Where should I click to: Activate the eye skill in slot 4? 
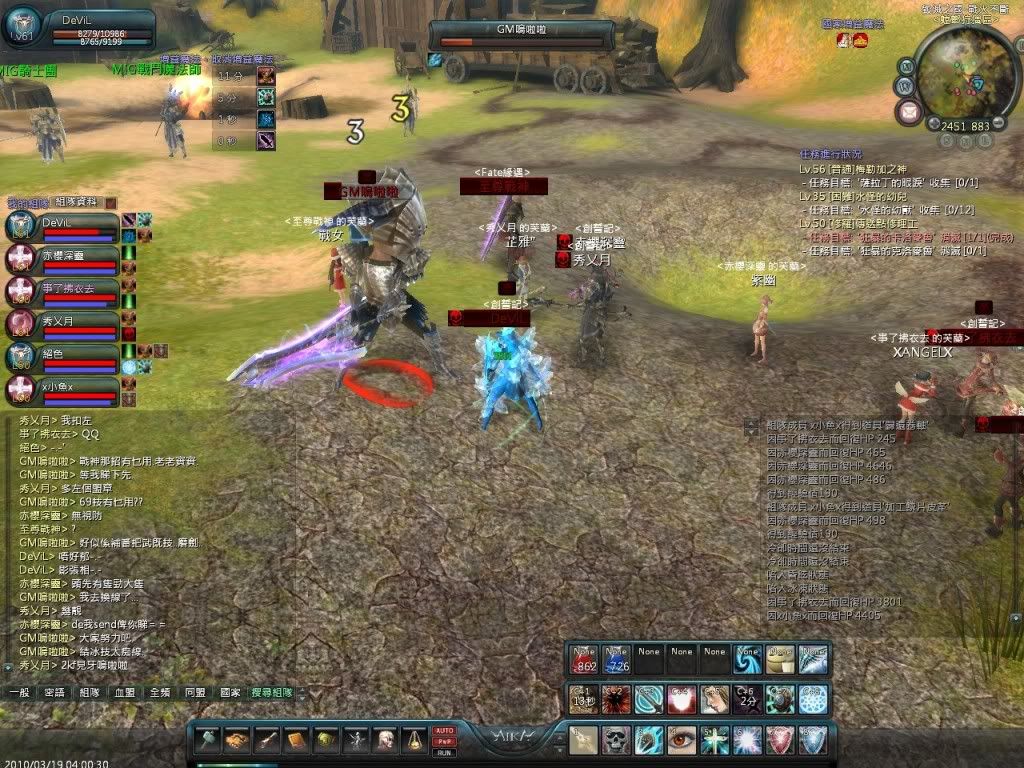682,740
